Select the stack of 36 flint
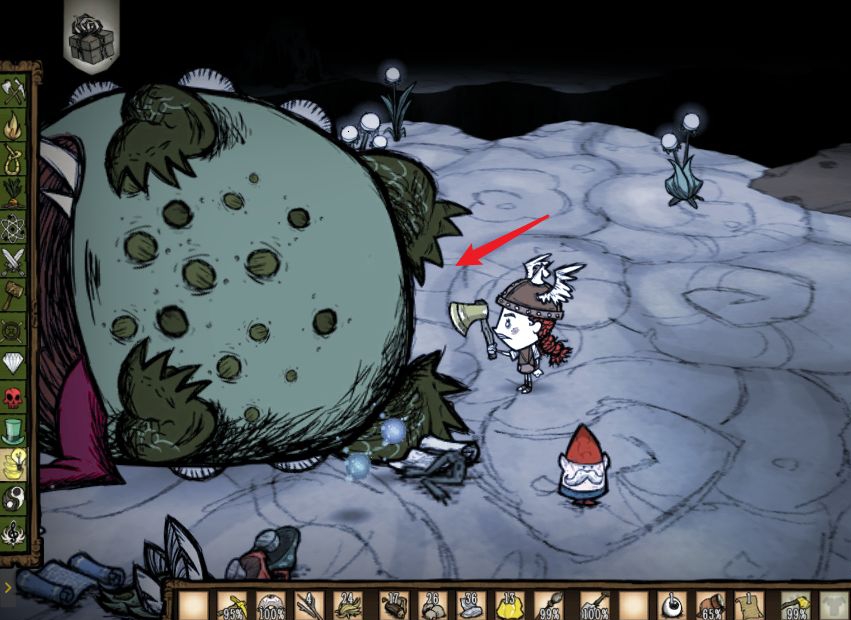The height and width of the screenshot is (620, 851). (x=470, y=604)
